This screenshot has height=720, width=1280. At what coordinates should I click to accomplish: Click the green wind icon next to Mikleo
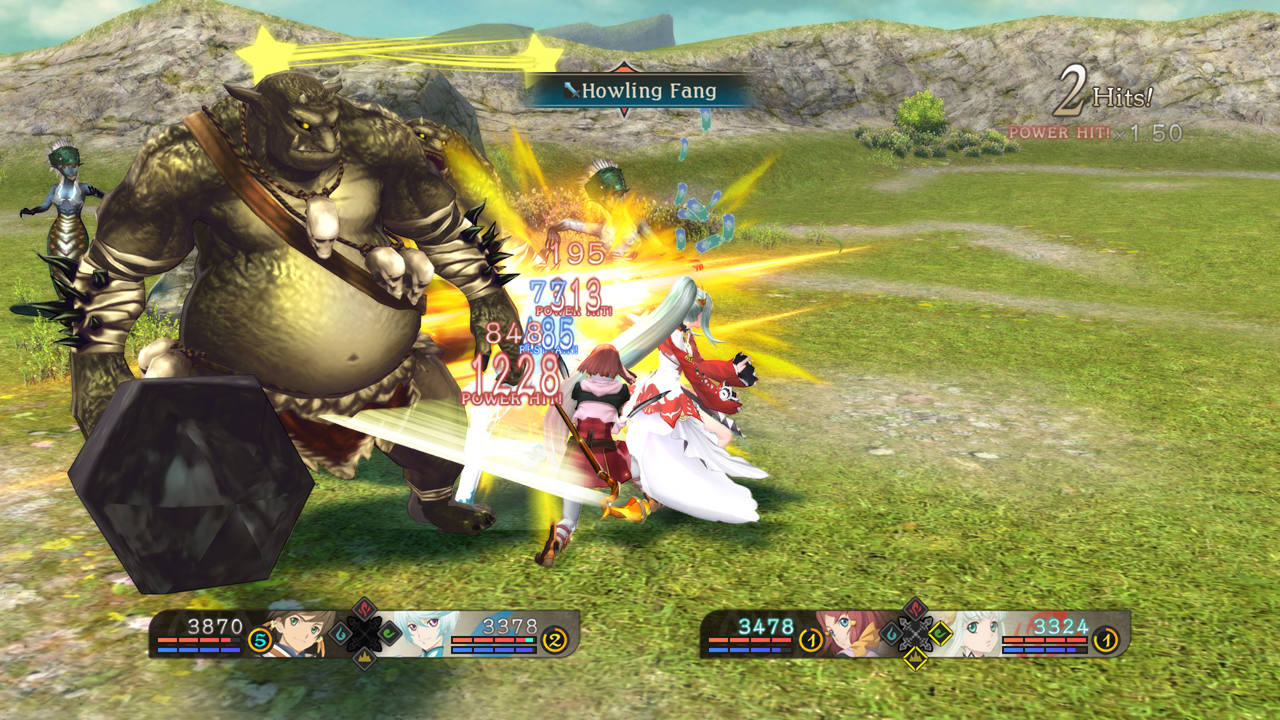[389, 633]
